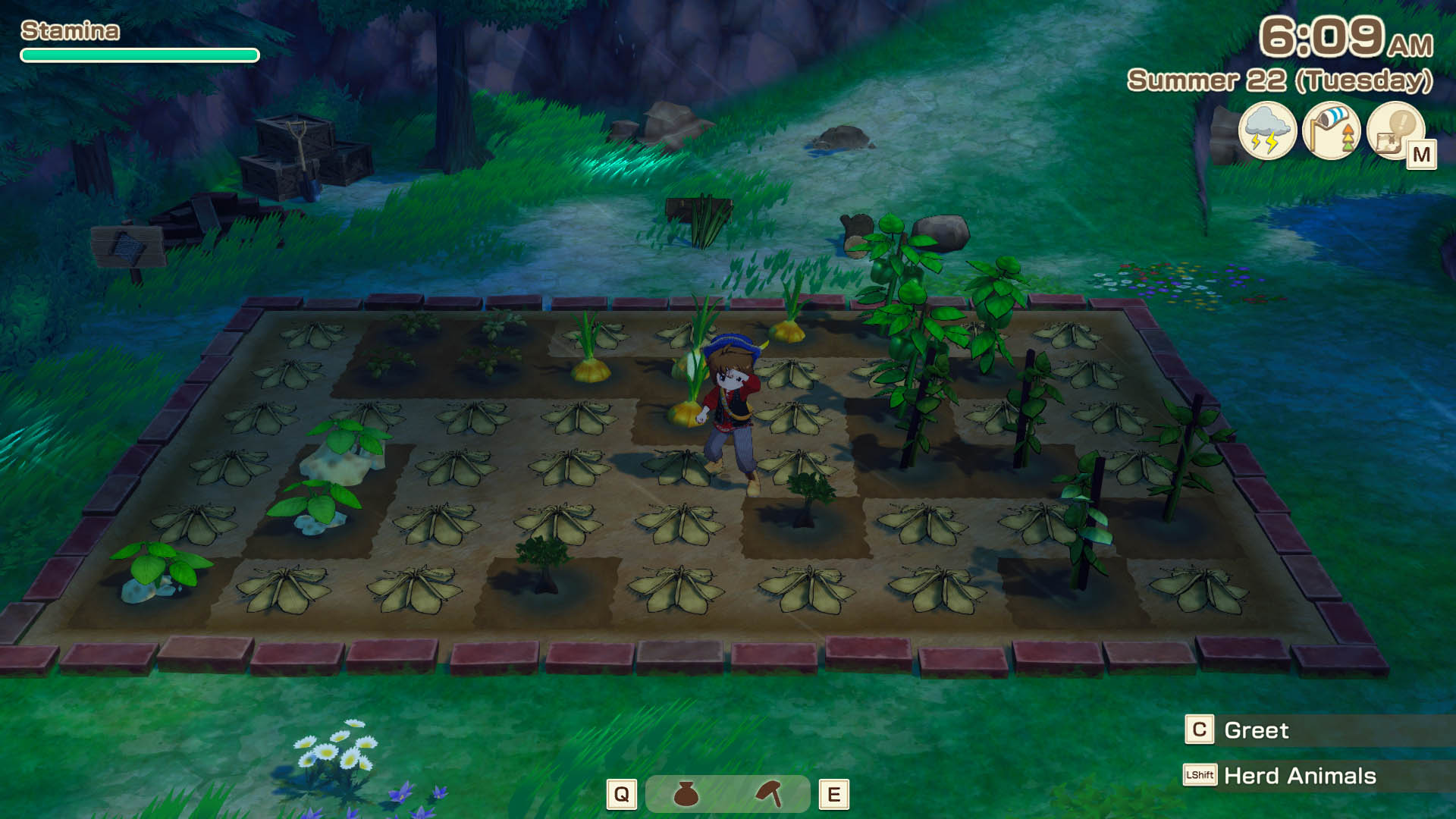Select the tool icon in the quick bar
This screenshot has width=1456, height=819.
[x=769, y=794]
